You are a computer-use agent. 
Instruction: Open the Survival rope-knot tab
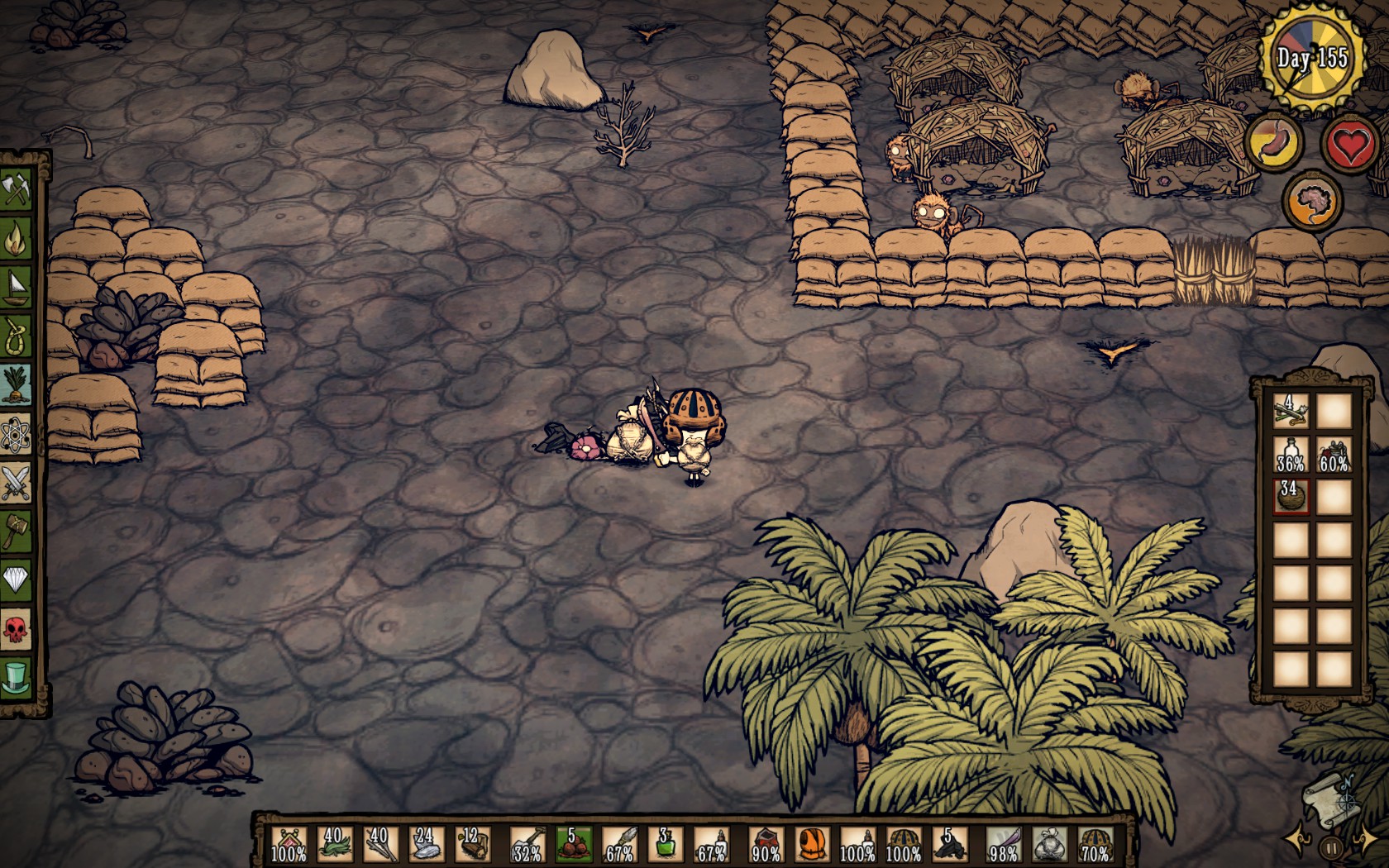pyautogui.click(x=17, y=336)
